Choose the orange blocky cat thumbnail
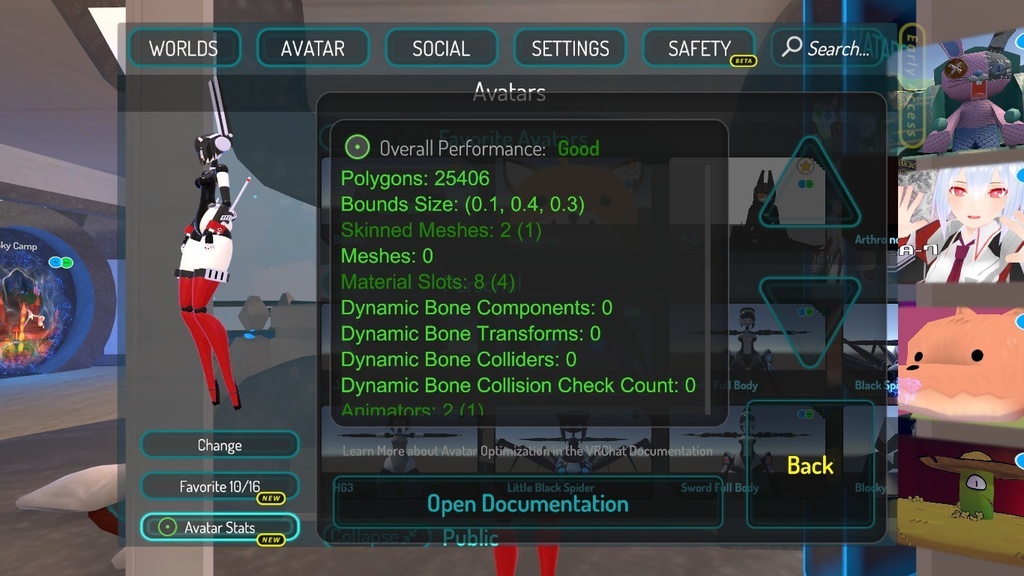 960,362
